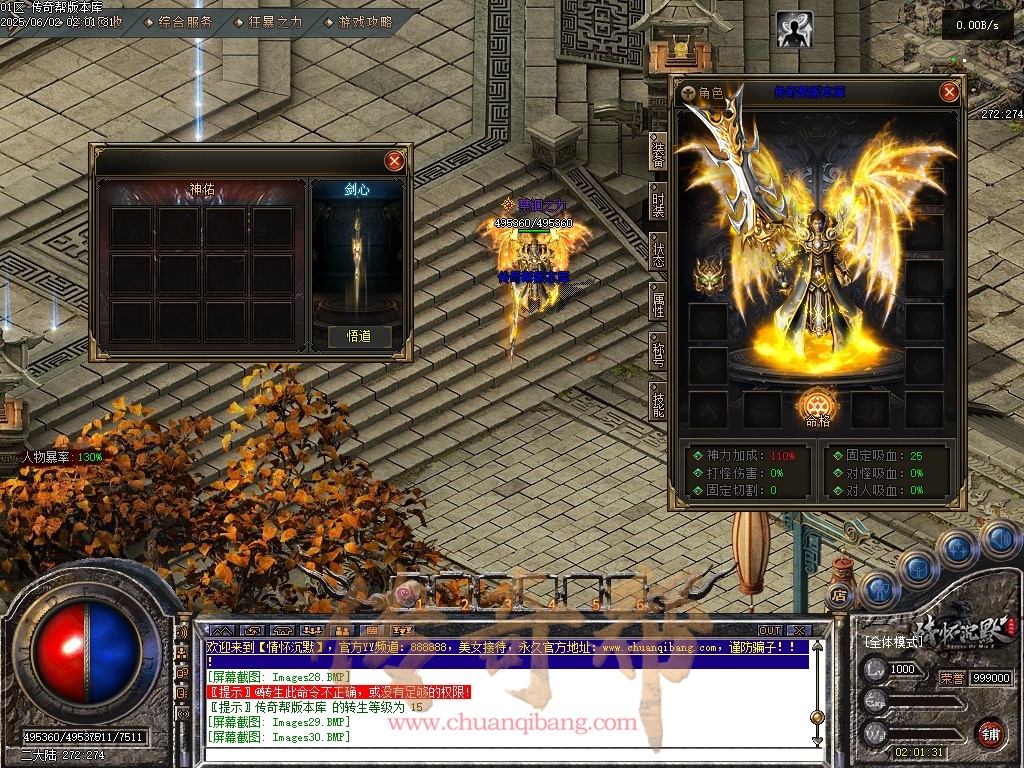Click the silhouette portrait icon at top
This screenshot has width=1024, height=768.
(795, 30)
